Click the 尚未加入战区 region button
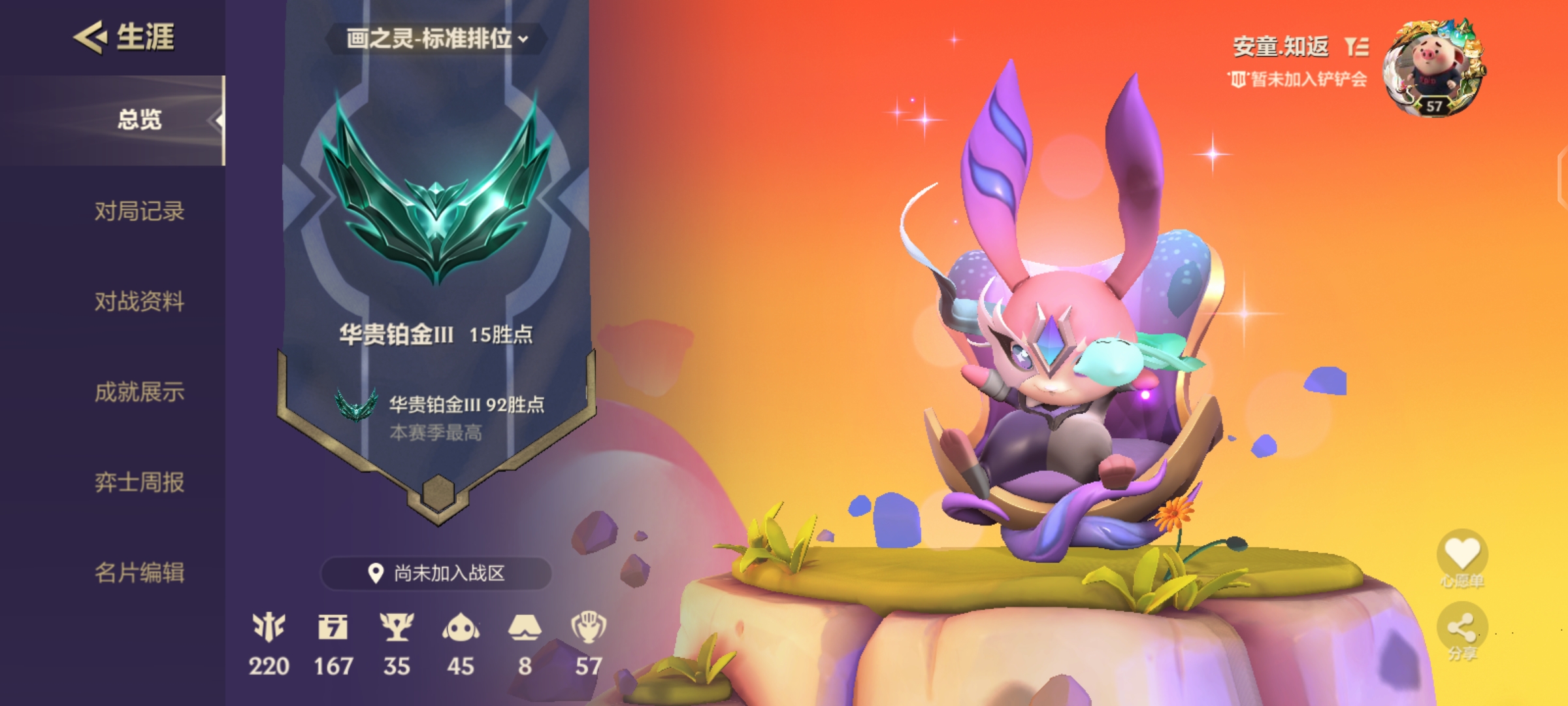 click(x=436, y=573)
